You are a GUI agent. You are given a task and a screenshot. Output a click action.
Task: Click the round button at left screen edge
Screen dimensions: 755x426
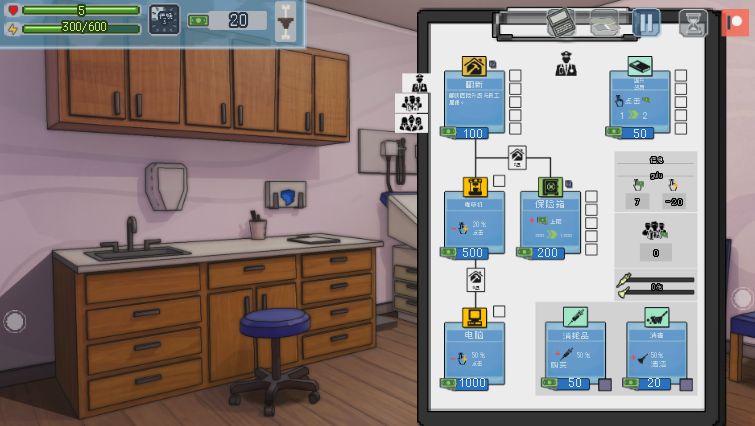(x=14, y=321)
